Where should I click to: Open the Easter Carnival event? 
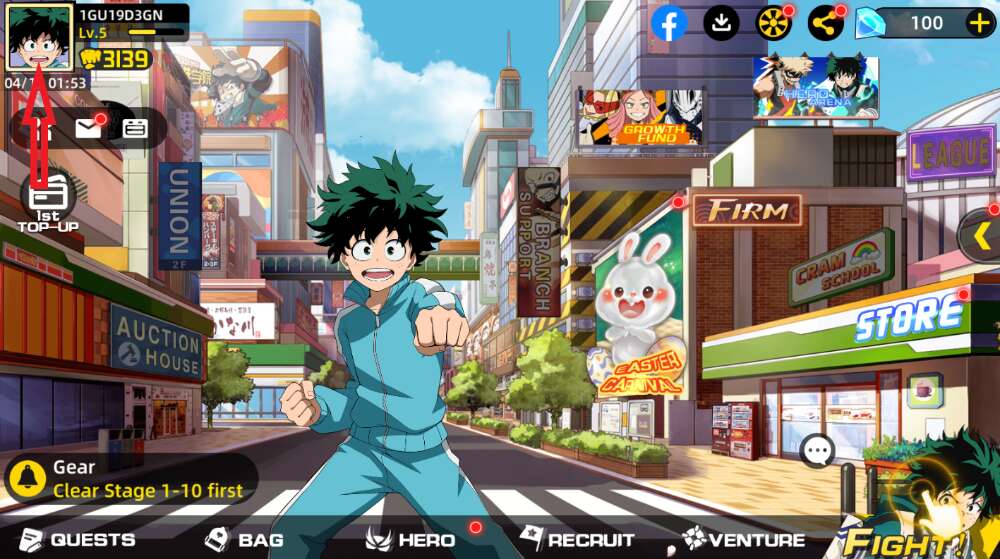coord(638,312)
